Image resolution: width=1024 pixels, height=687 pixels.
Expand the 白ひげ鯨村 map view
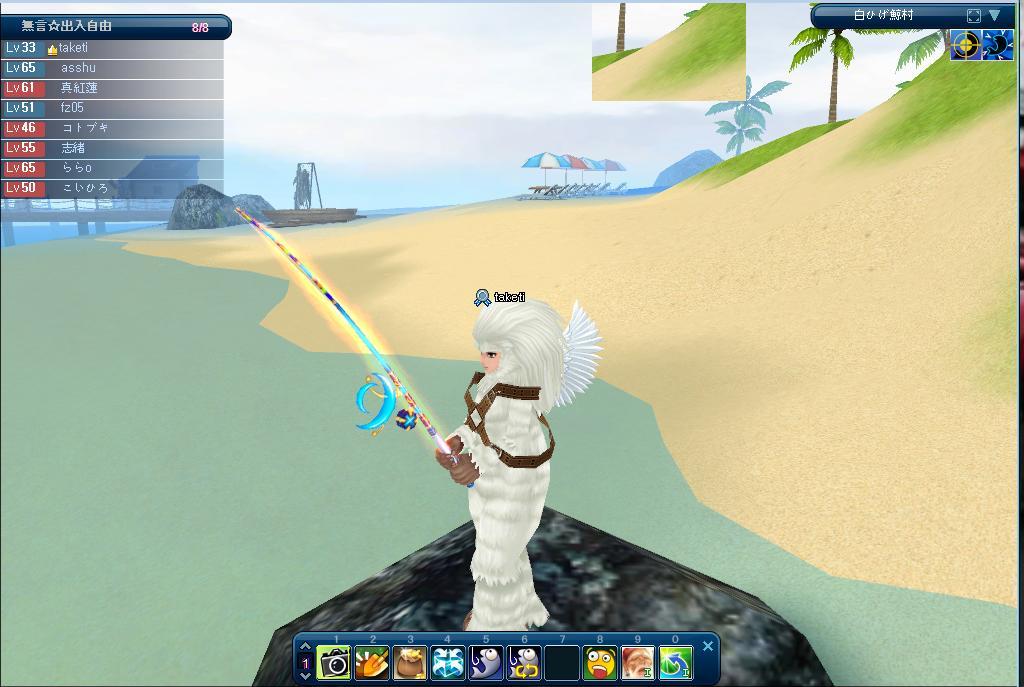pyautogui.click(x=974, y=16)
